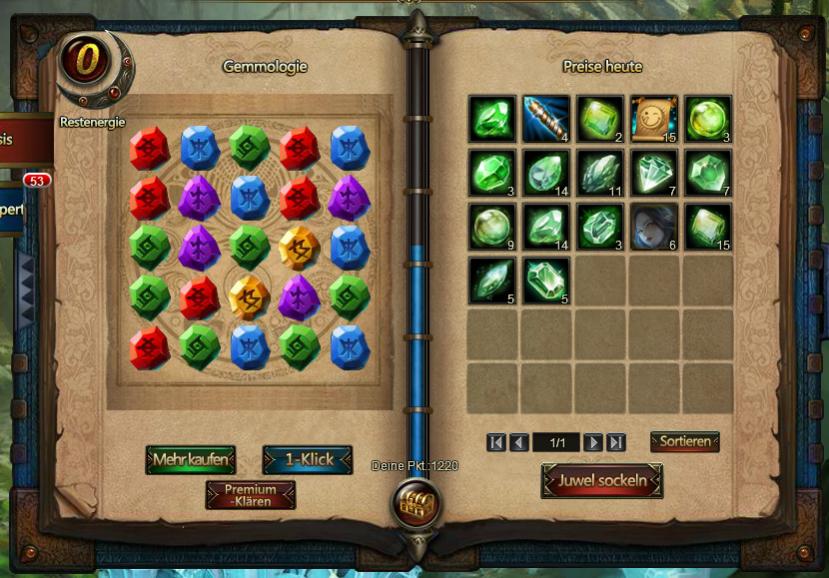
Task: Activate the 1-Klick button
Action: 307,460
